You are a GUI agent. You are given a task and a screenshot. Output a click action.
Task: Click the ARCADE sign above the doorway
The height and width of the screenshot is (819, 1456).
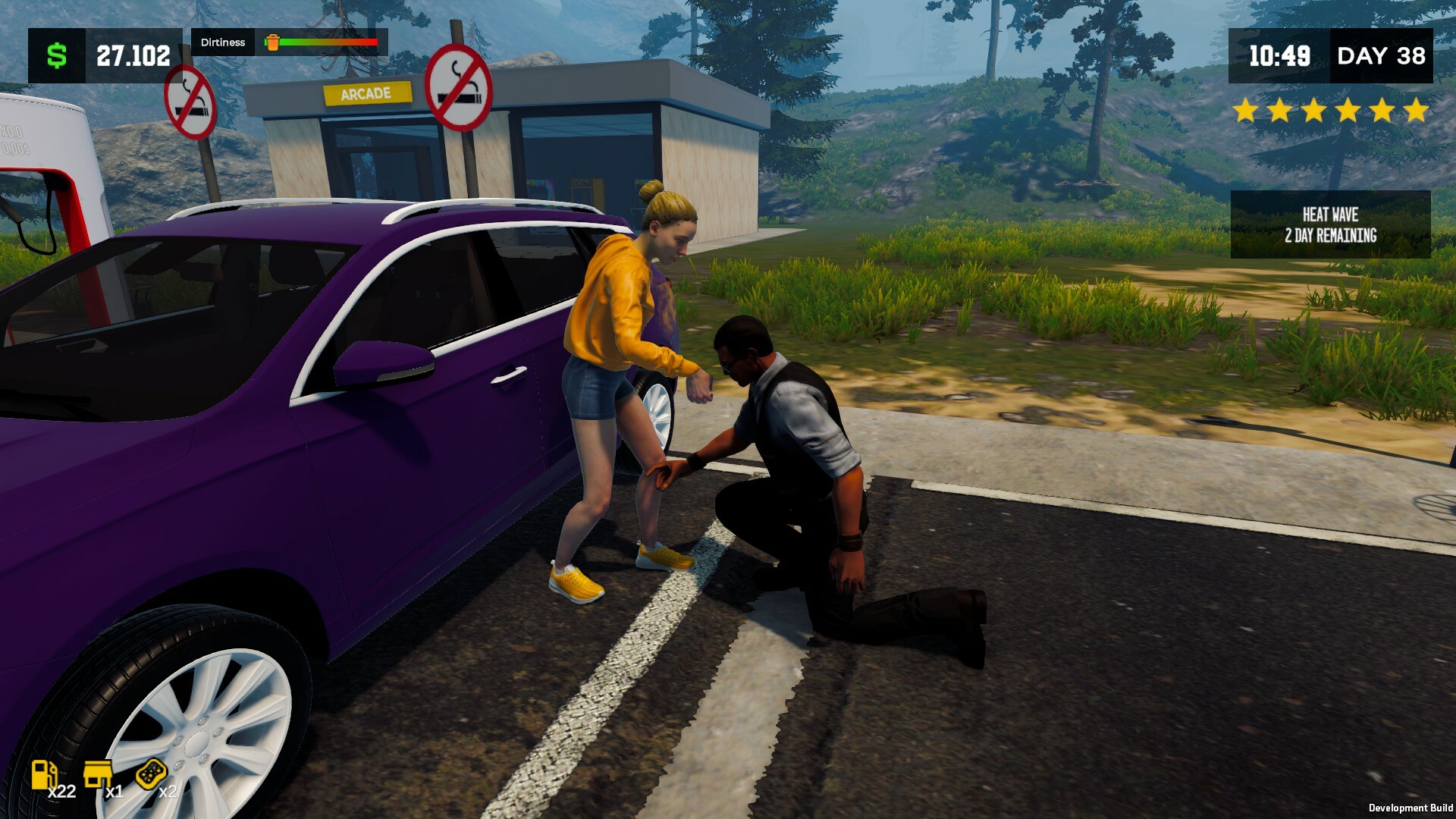366,93
